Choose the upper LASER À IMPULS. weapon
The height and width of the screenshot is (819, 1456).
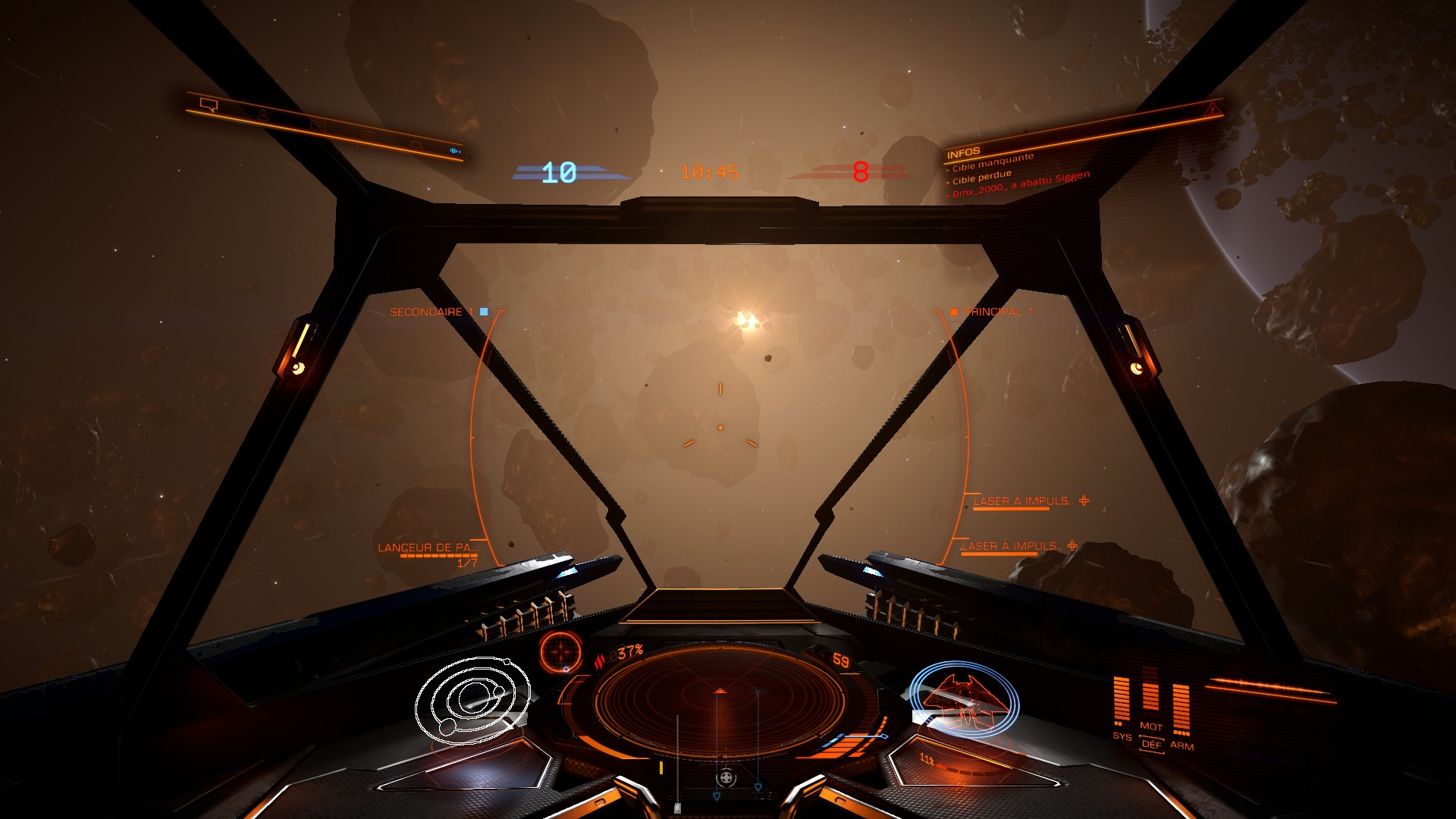click(1021, 501)
